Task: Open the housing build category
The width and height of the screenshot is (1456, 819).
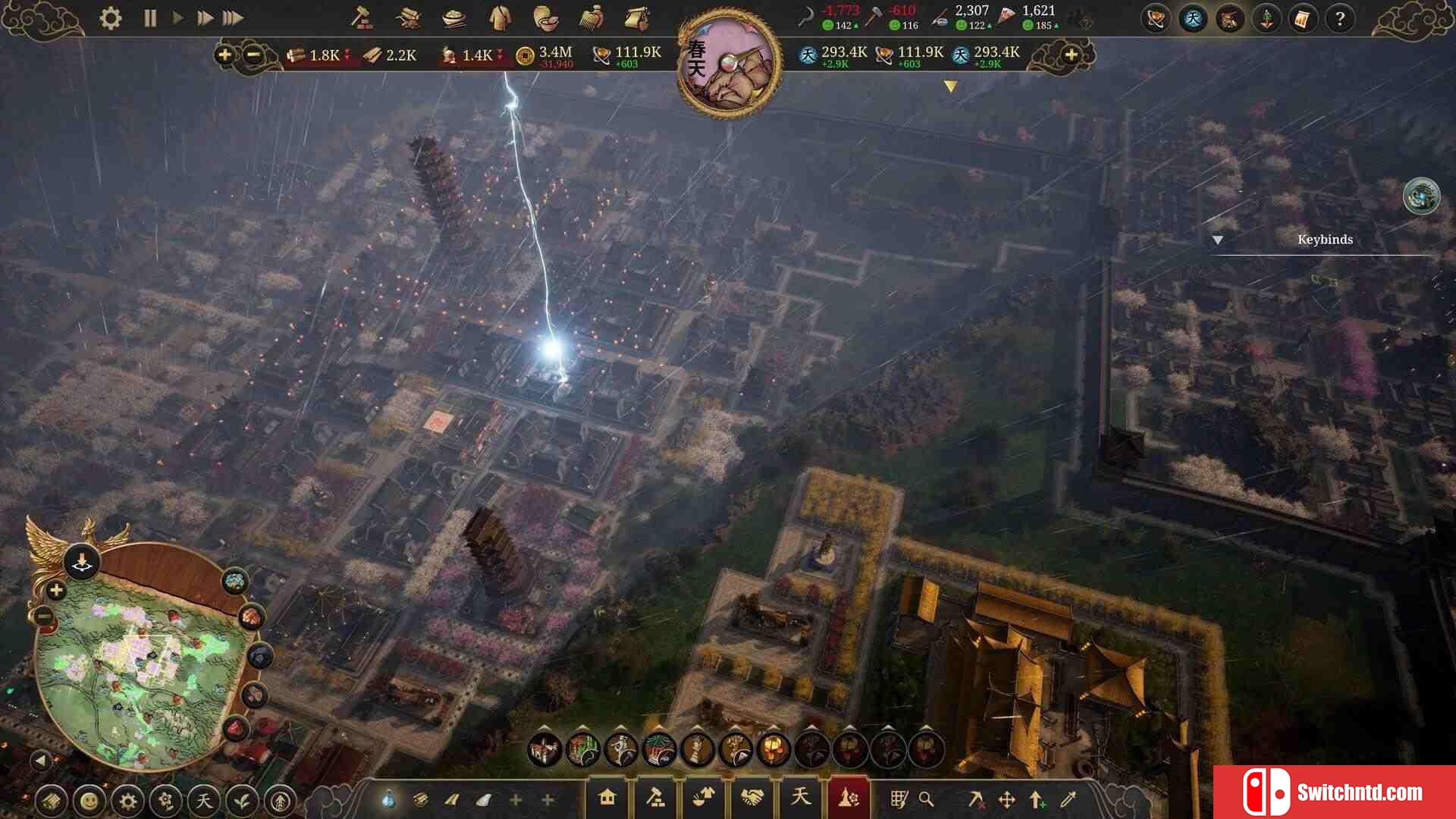Action: point(607,798)
